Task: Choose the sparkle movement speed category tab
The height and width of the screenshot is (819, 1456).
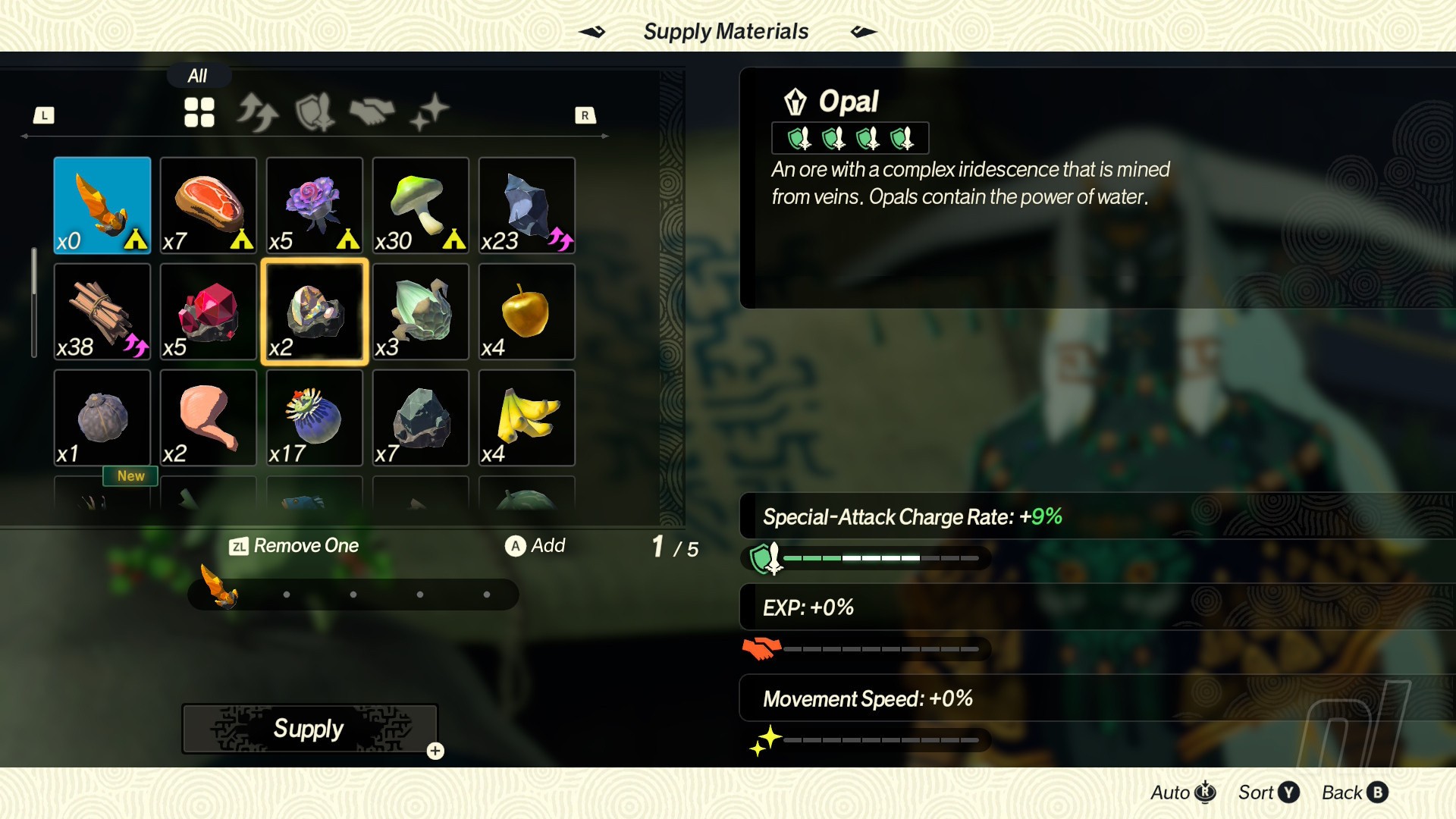Action: pyautogui.click(x=429, y=112)
